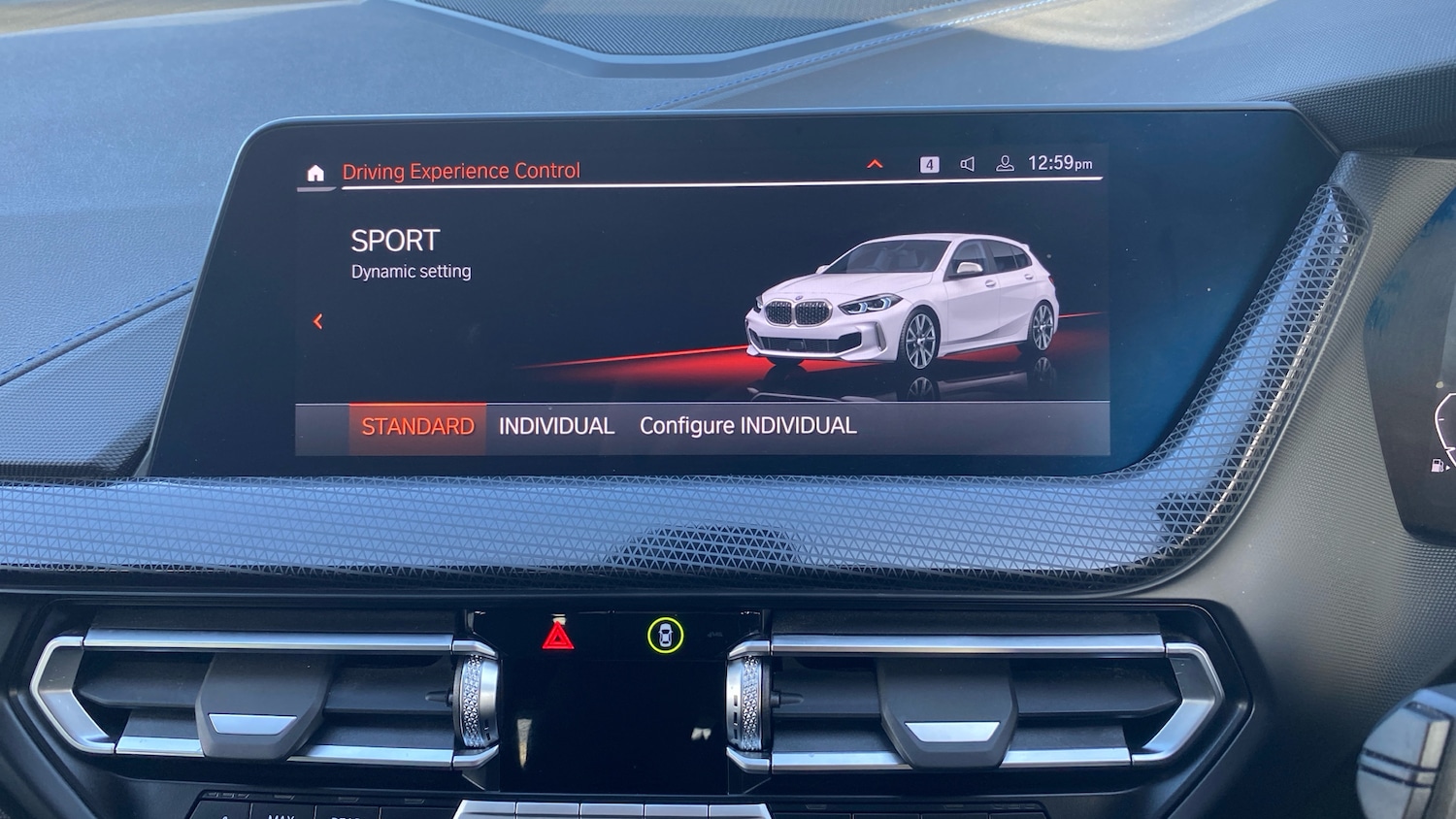Image resolution: width=1456 pixels, height=819 pixels.
Task: Collapse the header using the red upward chevron
Action: pos(875,165)
